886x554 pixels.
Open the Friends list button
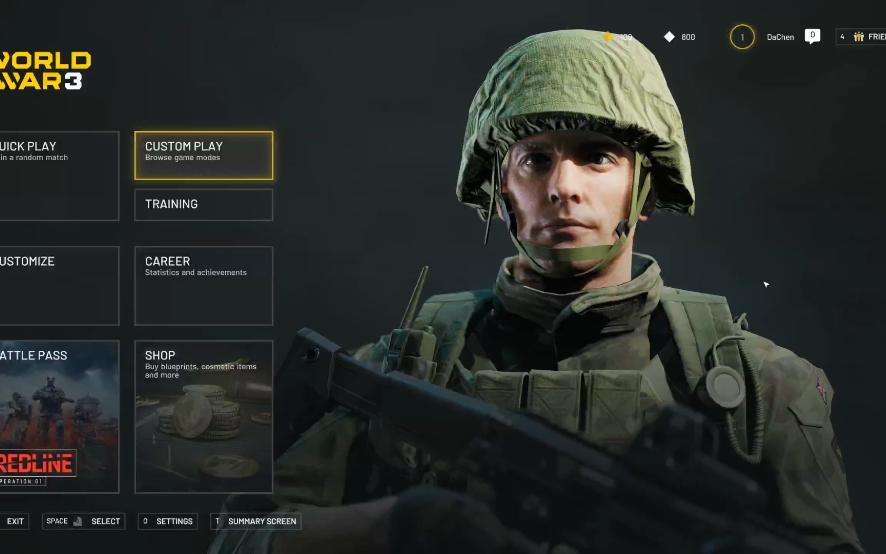click(862, 37)
